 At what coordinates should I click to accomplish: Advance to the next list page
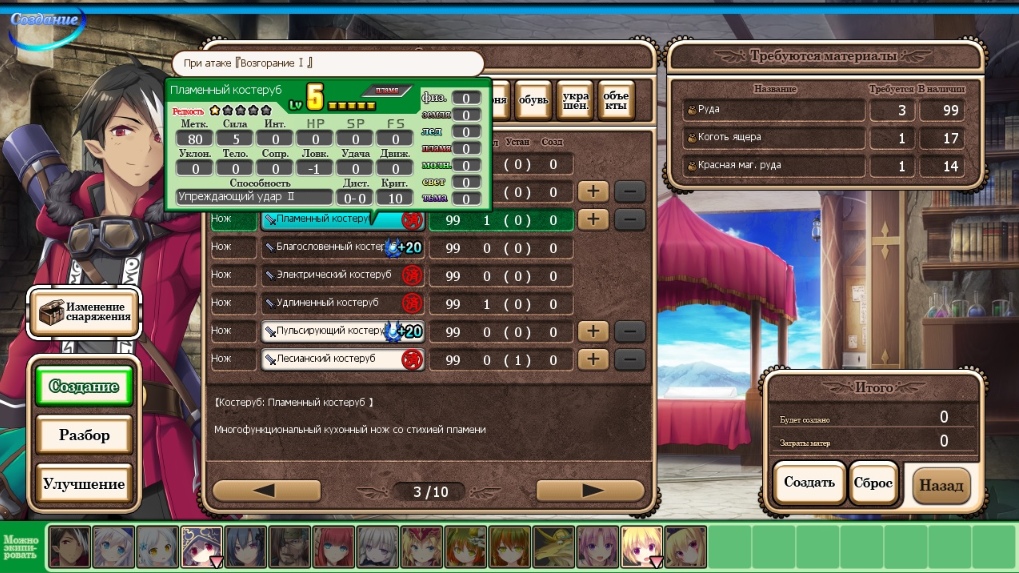pyautogui.click(x=590, y=490)
